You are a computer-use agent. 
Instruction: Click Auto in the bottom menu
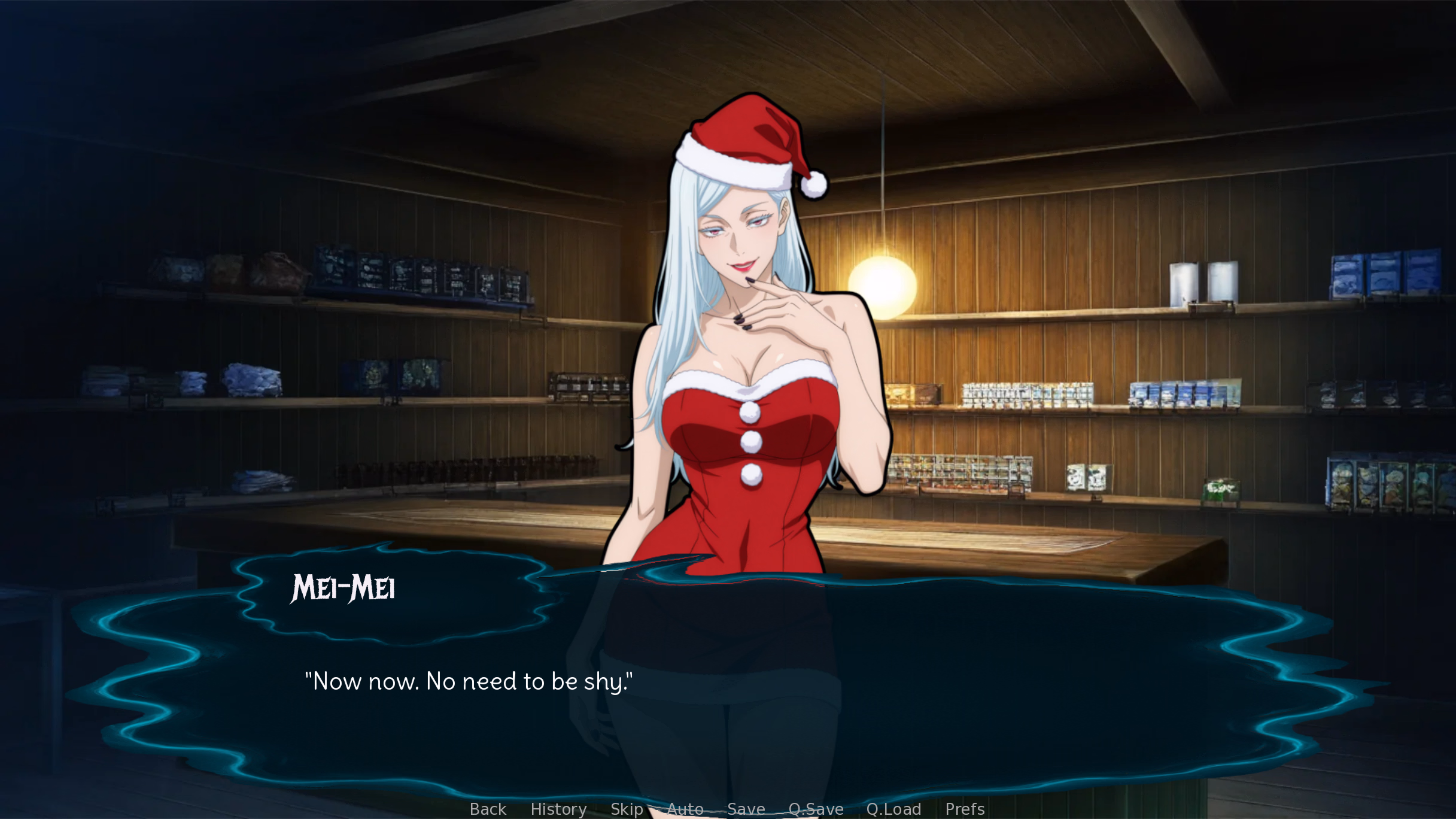pos(685,809)
